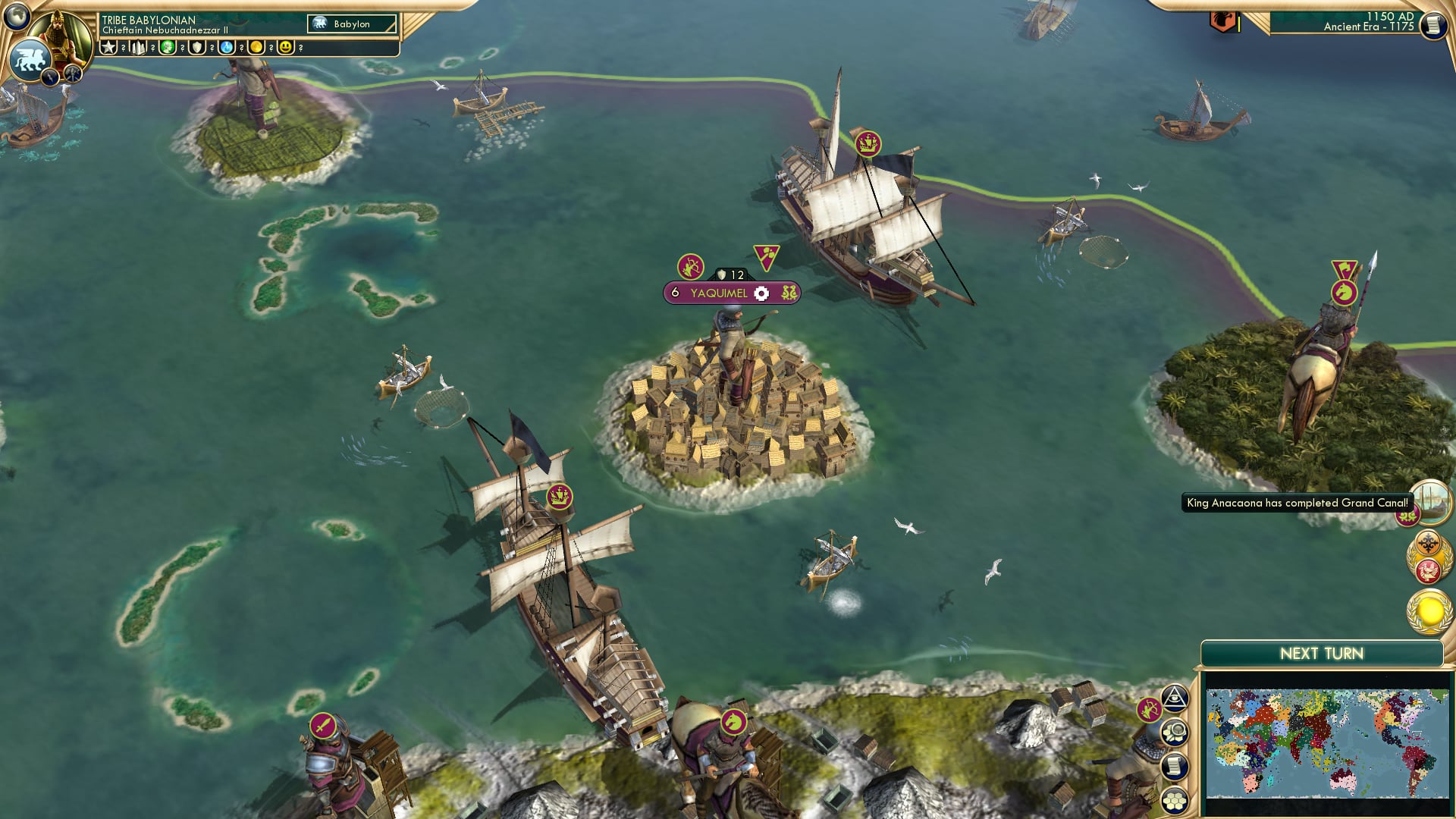Click the Grand Canal wonder notification icon
Screen dimensions: 1456x819
(1431, 504)
